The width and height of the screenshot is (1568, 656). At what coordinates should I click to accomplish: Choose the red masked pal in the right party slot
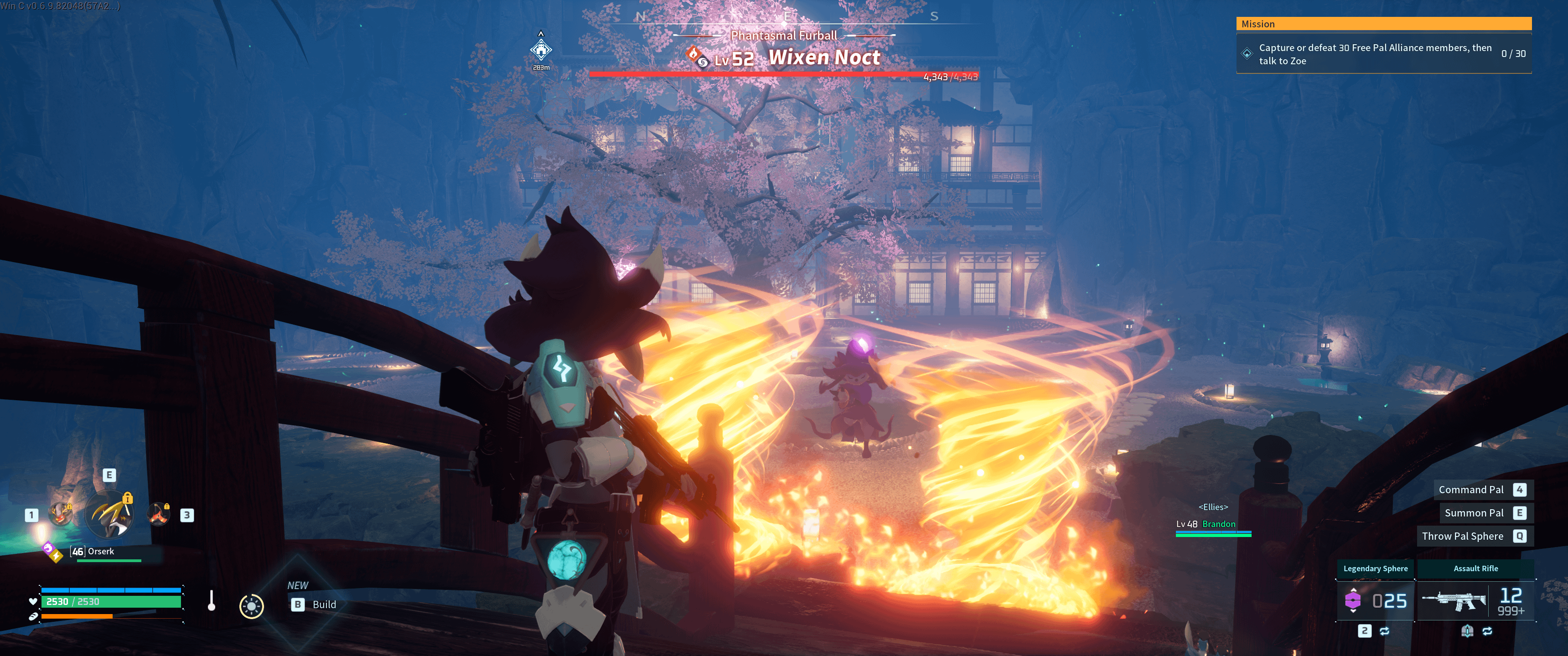pos(159,514)
